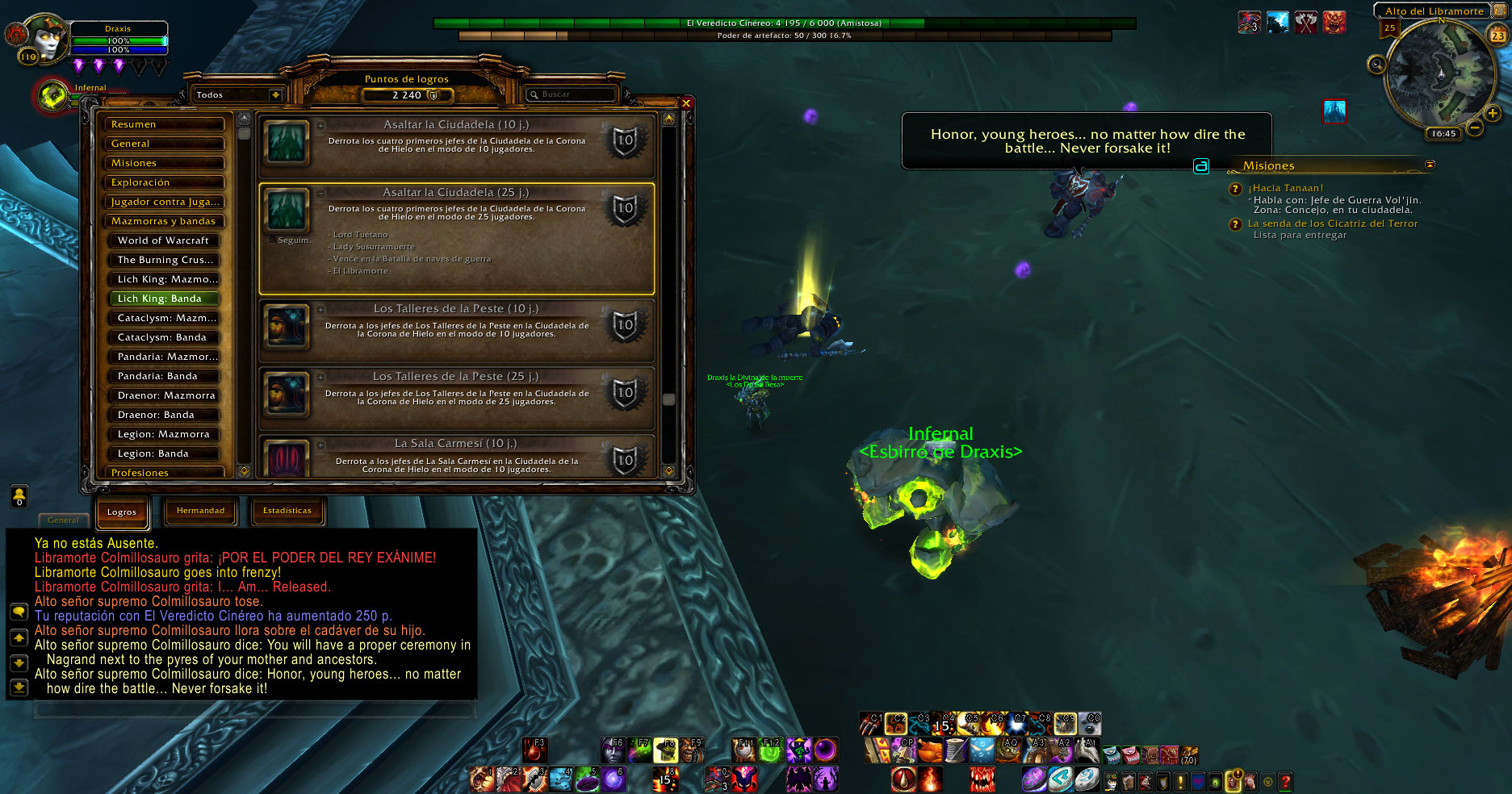Open La senda de los Cicatriz del Terror quest
This screenshot has width=1512, height=794.
tap(1332, 224)
